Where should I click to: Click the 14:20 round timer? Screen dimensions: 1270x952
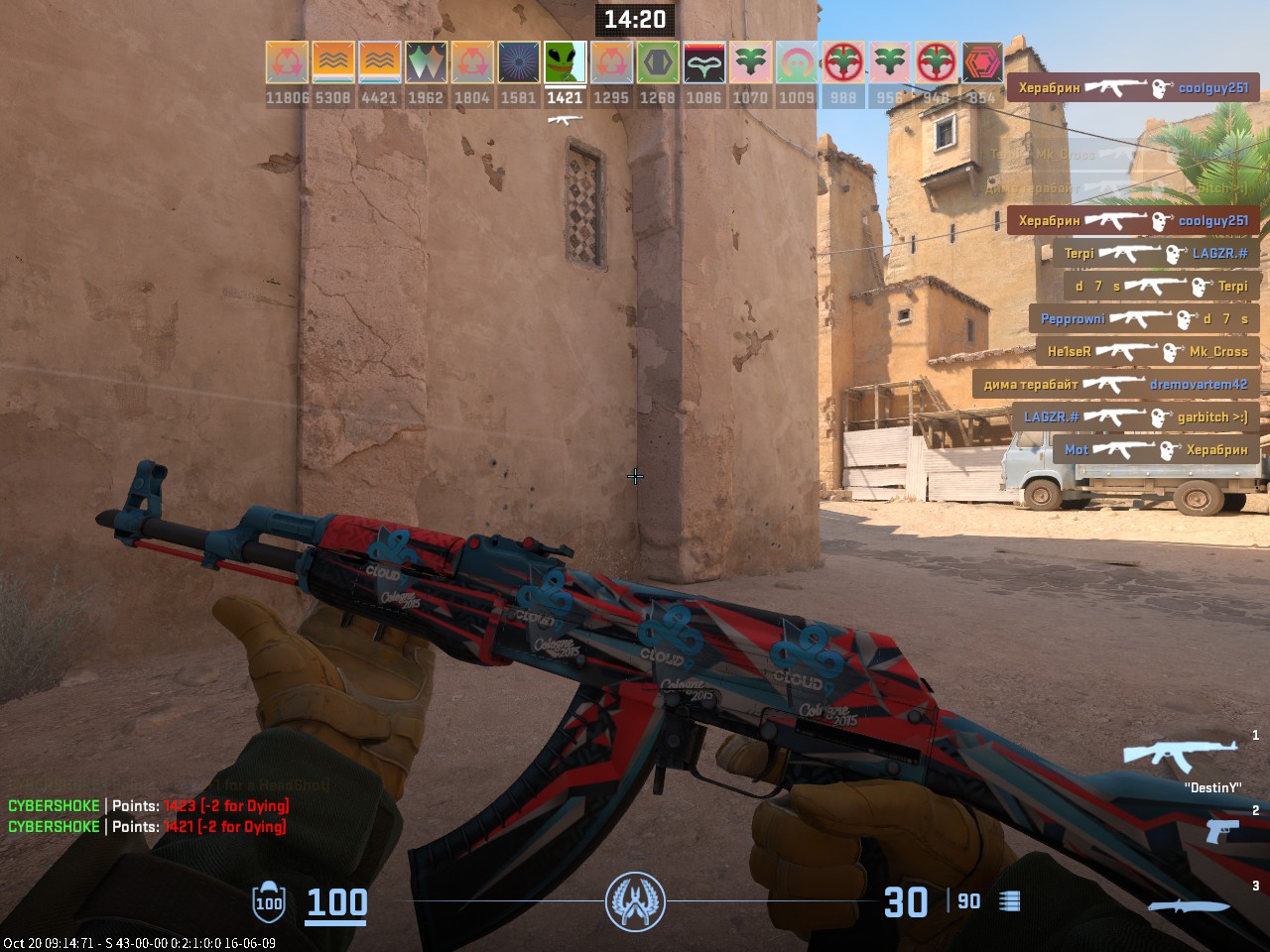click(x=635, y=20)
